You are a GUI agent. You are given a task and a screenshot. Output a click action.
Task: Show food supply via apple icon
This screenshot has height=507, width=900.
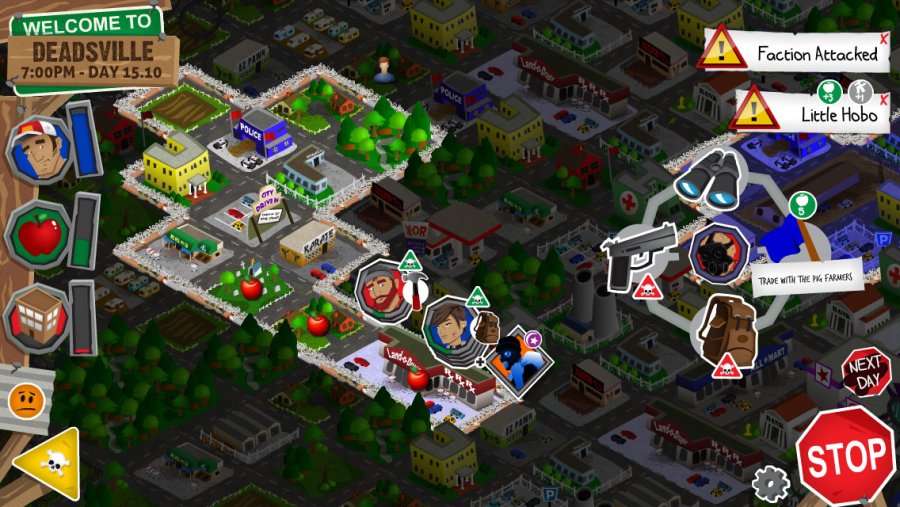pos(39,234)
